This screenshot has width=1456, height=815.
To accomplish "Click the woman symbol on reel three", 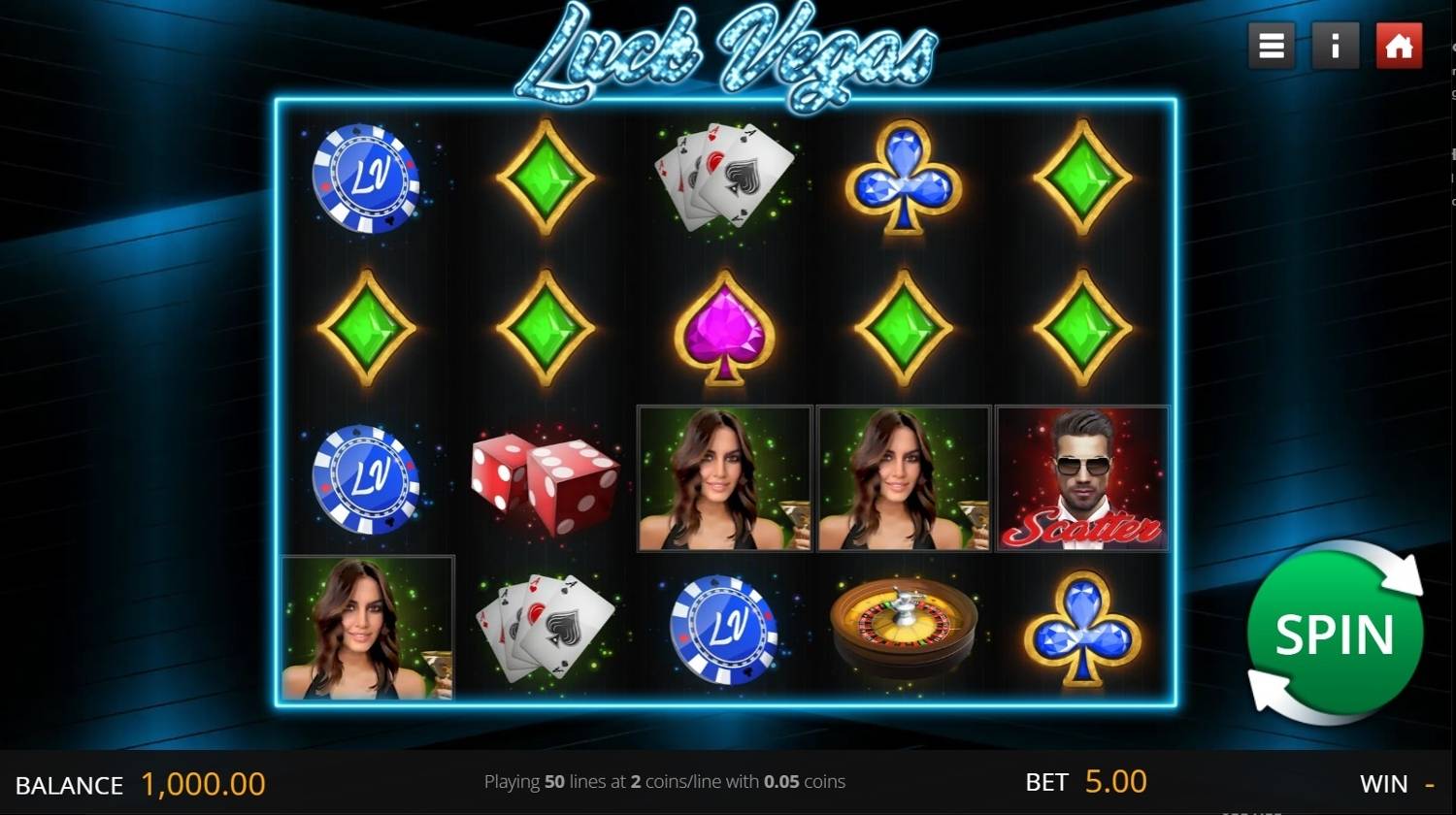I will coord(723,477).
